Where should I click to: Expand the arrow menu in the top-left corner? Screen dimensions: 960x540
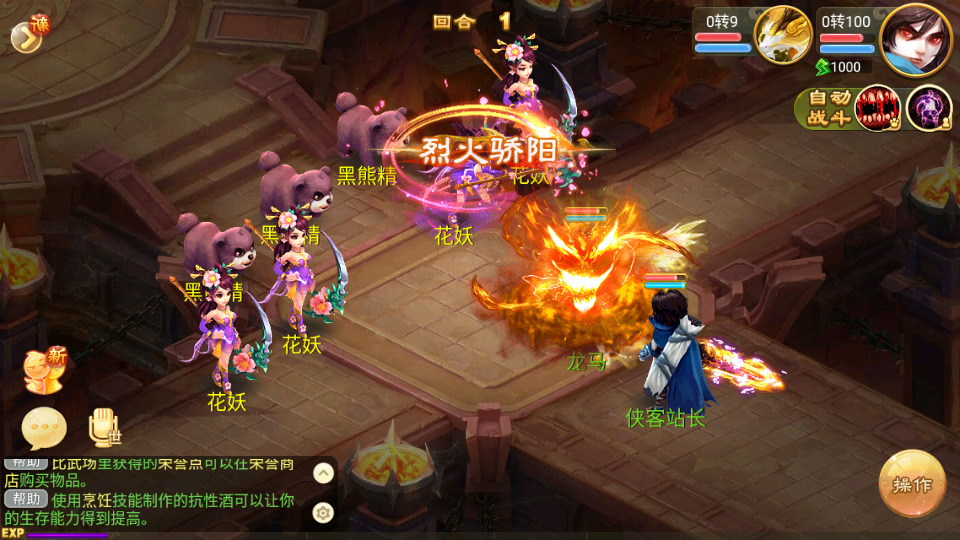point(25,36)
